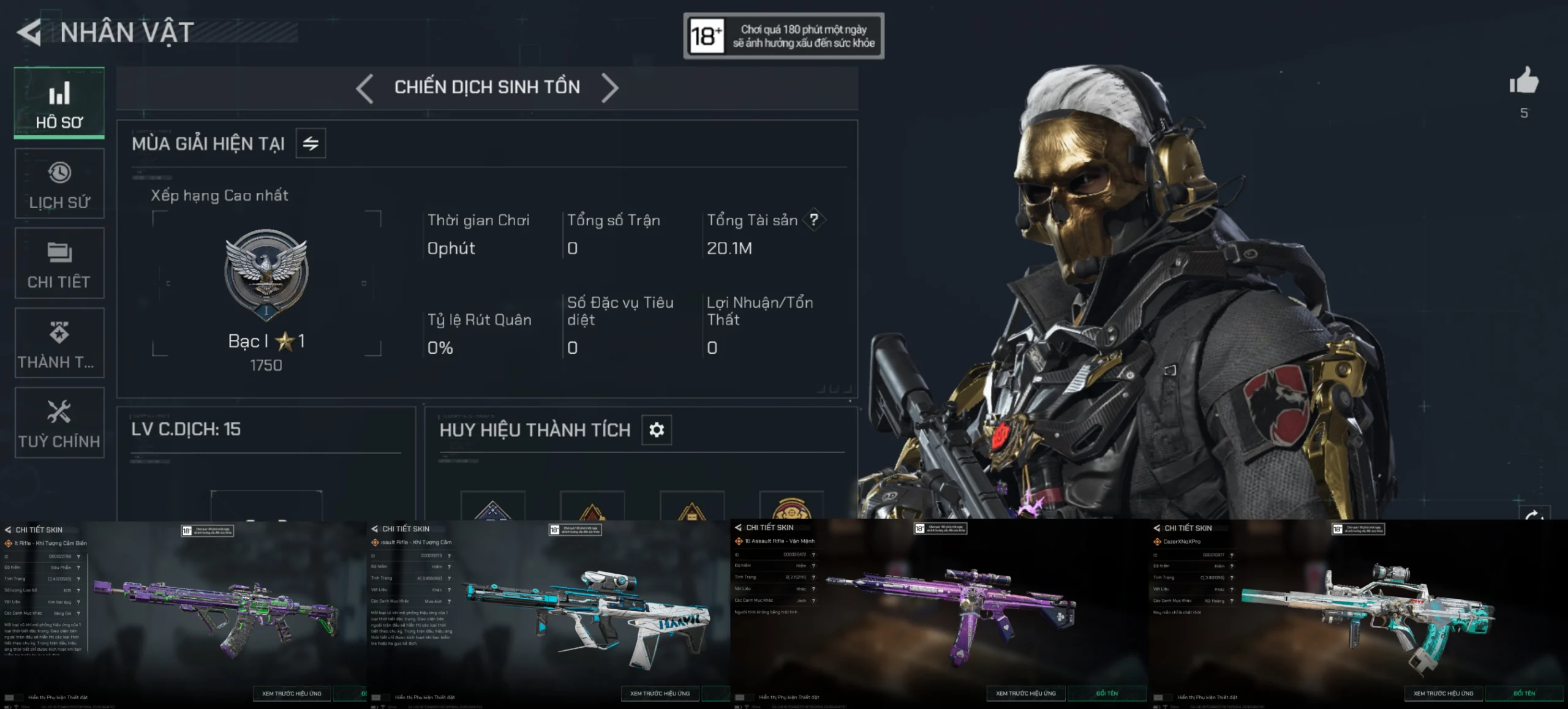The width and height of the screenshot is (1568, 709).
Task: Preview effects for the Khí Tượng Cầm Biển skin
Action: [292, 693]
